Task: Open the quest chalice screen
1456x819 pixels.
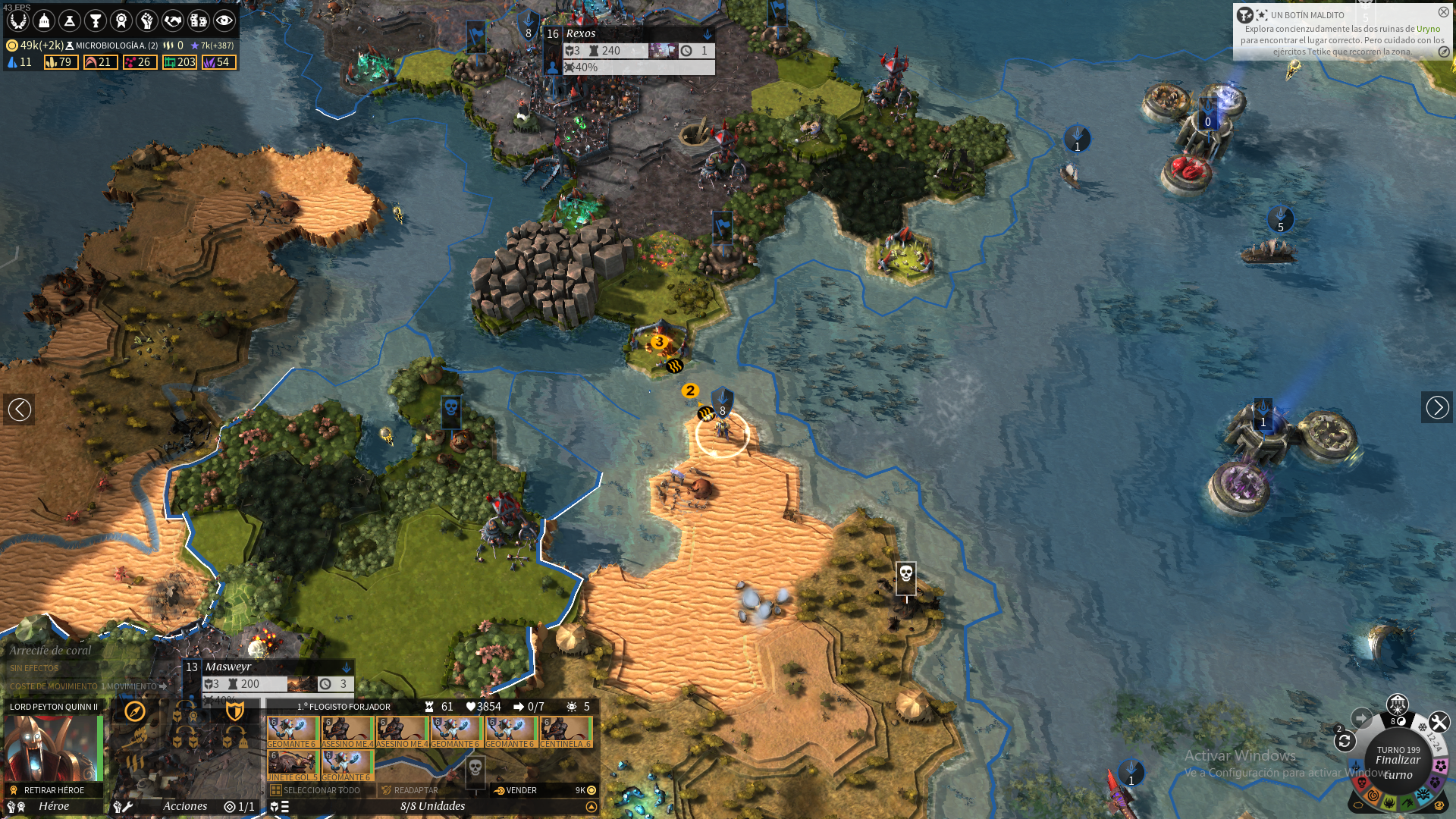Action: click(96, 20)
